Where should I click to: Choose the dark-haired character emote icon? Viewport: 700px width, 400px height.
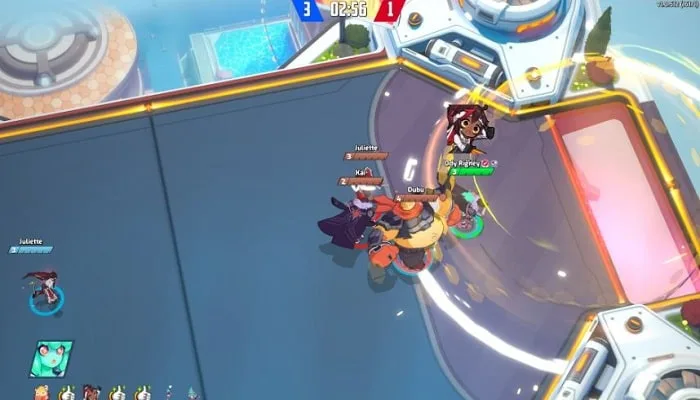(x=91, y=392)
